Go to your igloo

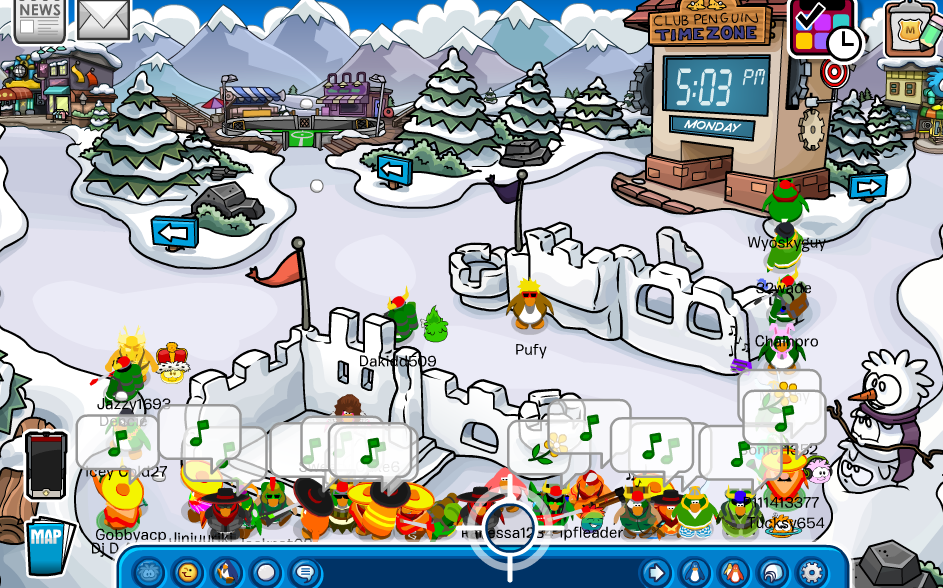(x=771, y=573)
